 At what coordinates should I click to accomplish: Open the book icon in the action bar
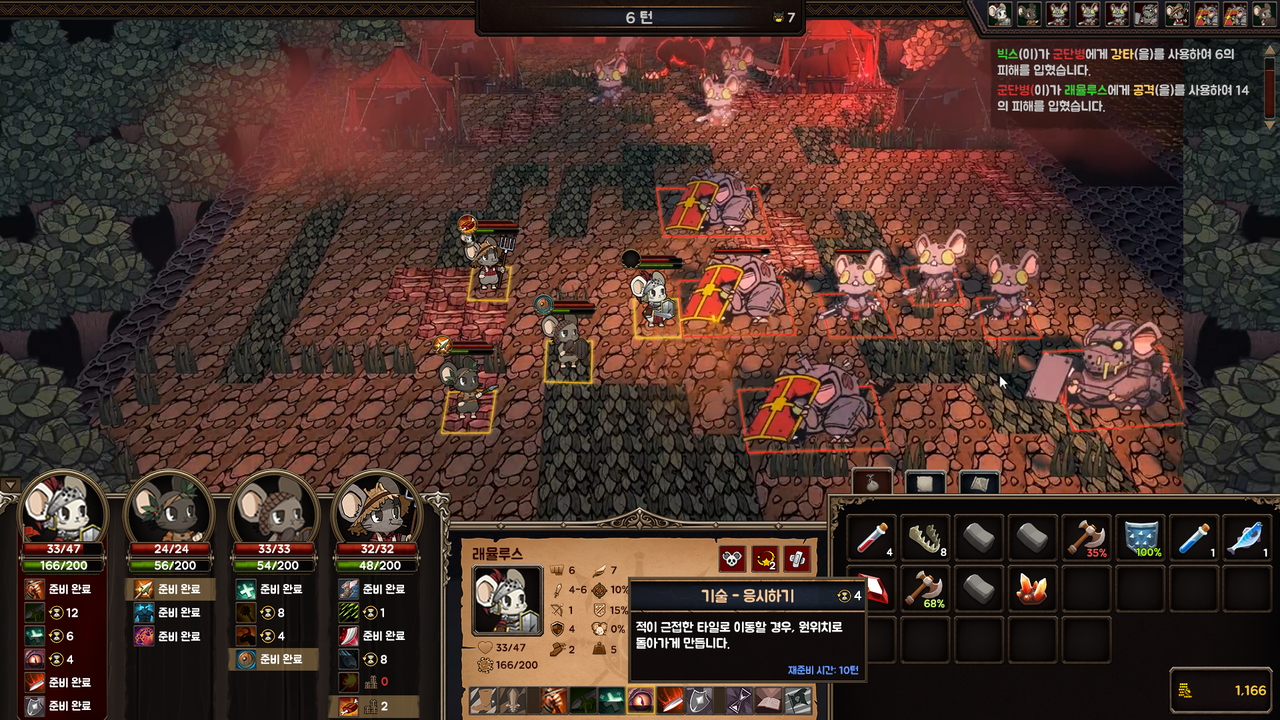point(768,700)
